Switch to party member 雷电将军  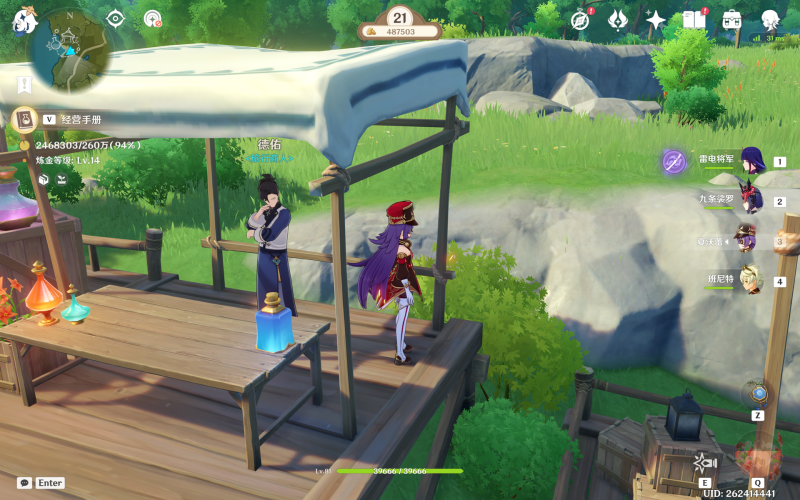click(x=748, y=161)
